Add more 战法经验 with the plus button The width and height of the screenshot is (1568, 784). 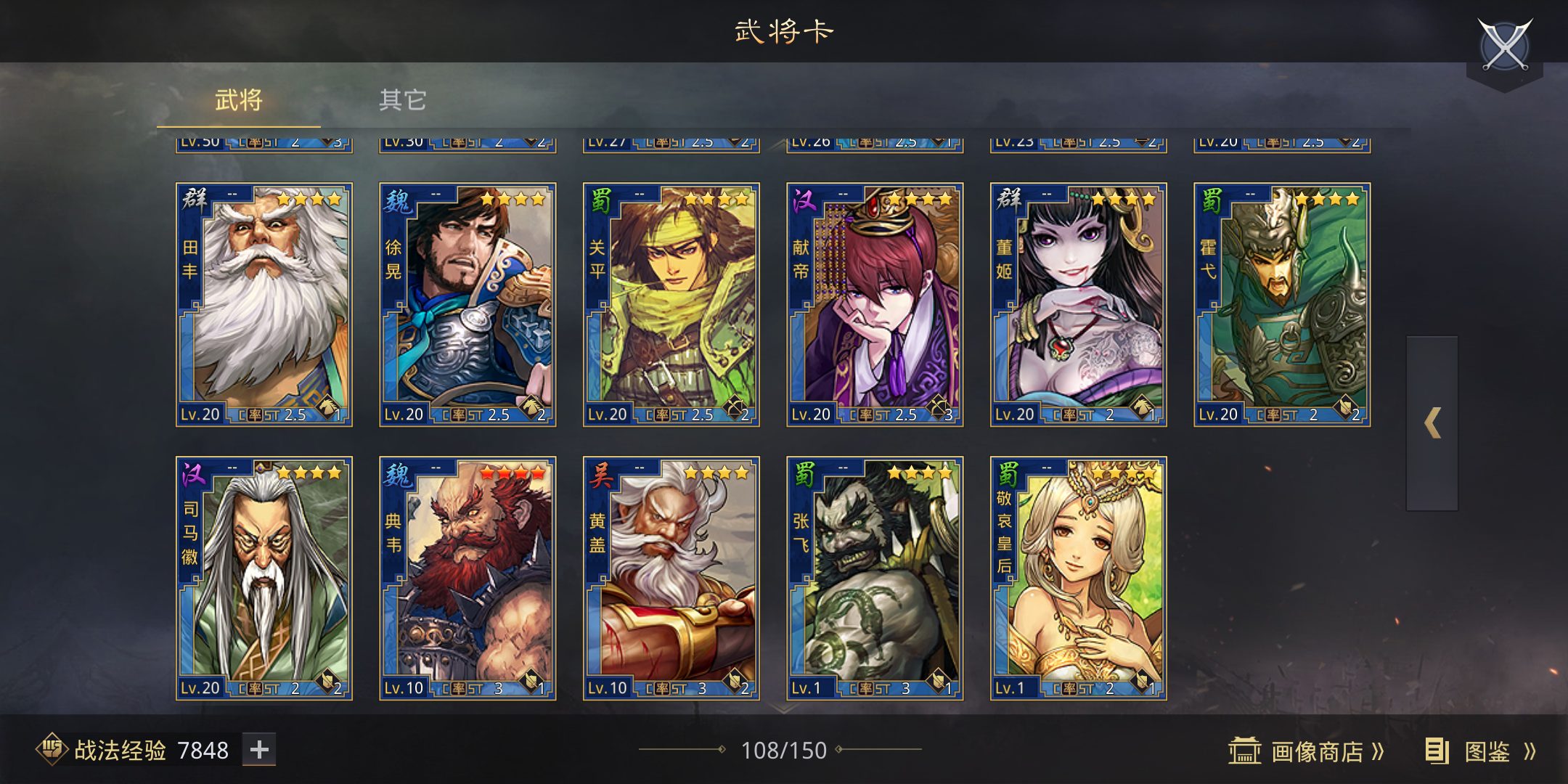tap(259, 750)
